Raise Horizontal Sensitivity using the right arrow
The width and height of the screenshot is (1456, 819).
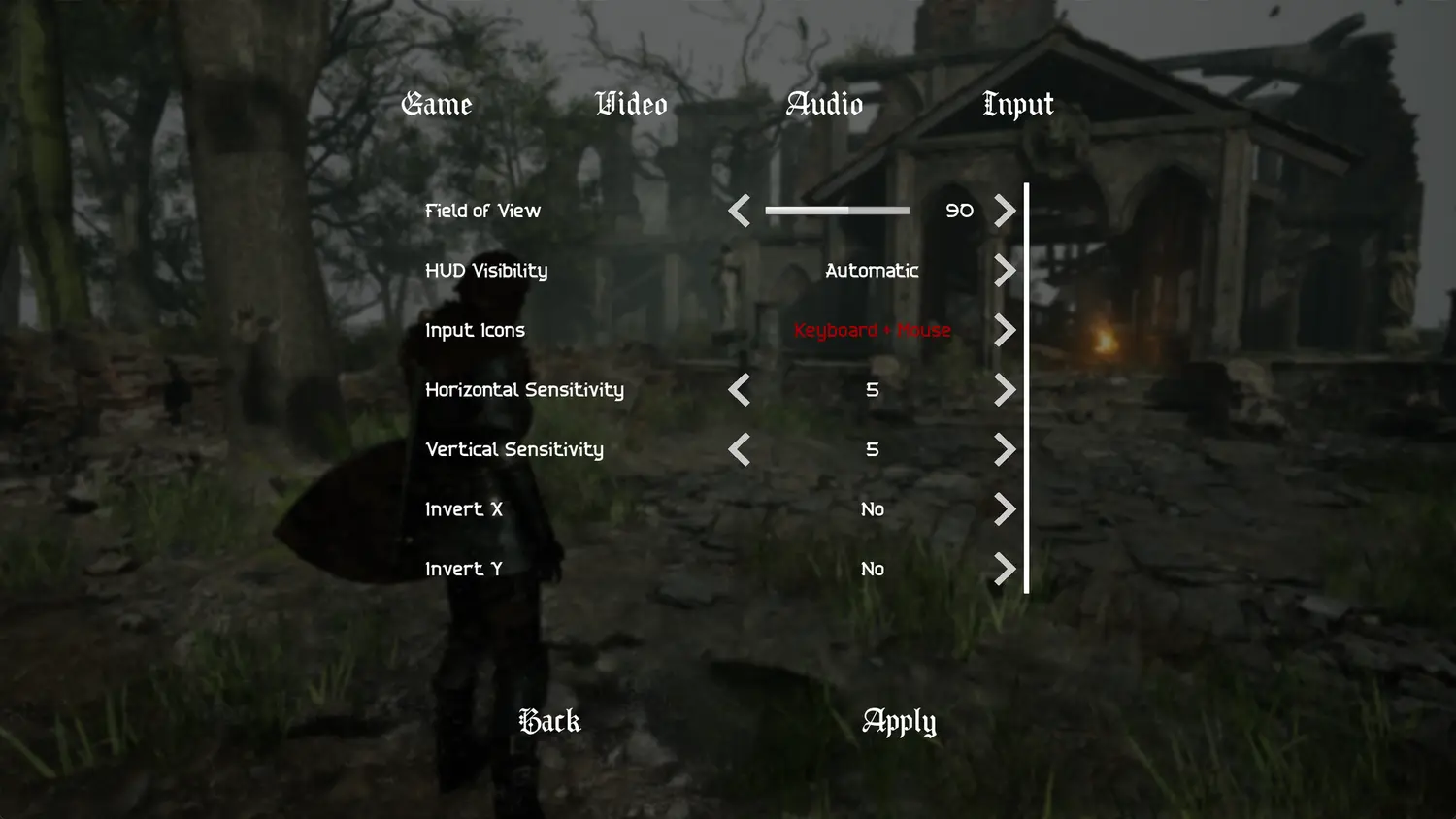click(1006, 390)
